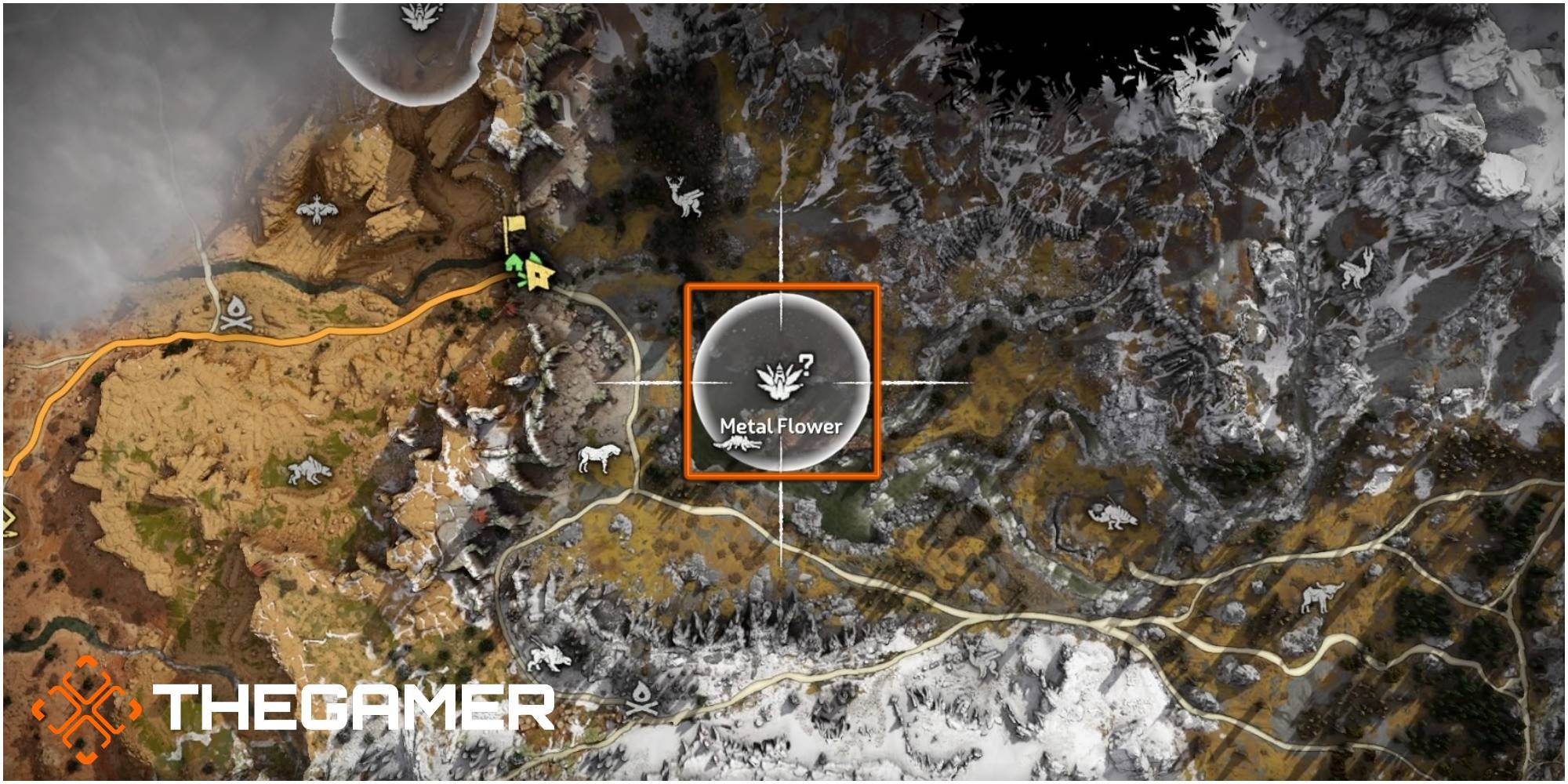Select the orange highlight box around the marker

(x=688, y=379)
